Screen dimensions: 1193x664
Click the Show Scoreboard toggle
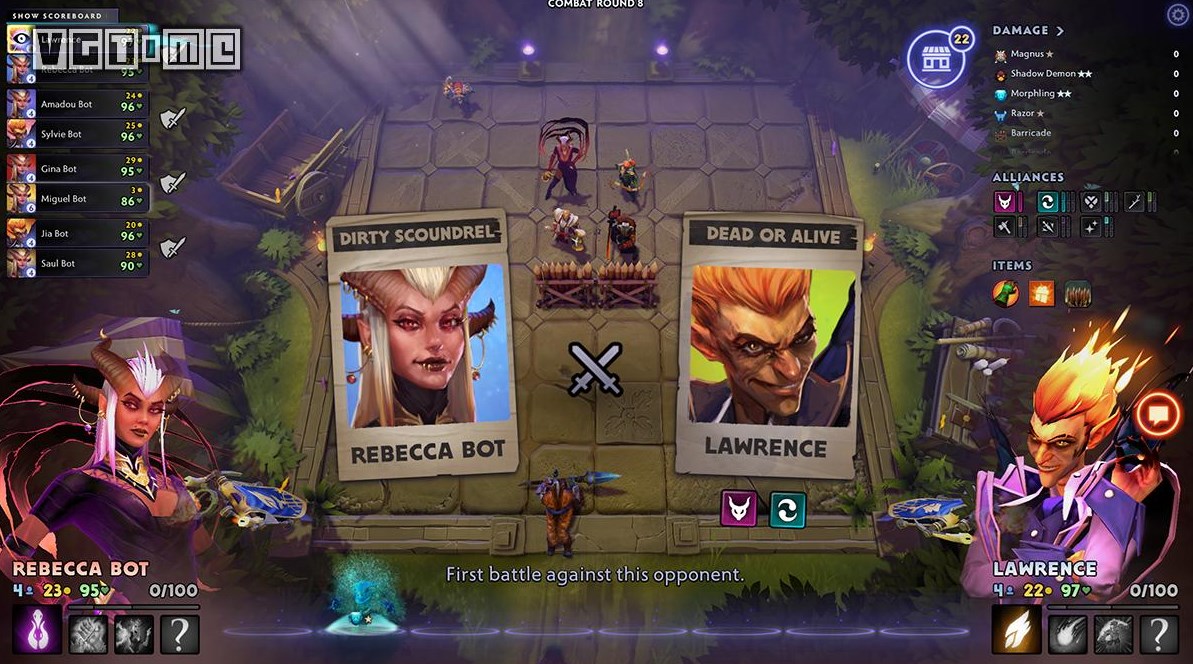click(x=59, y=15)
